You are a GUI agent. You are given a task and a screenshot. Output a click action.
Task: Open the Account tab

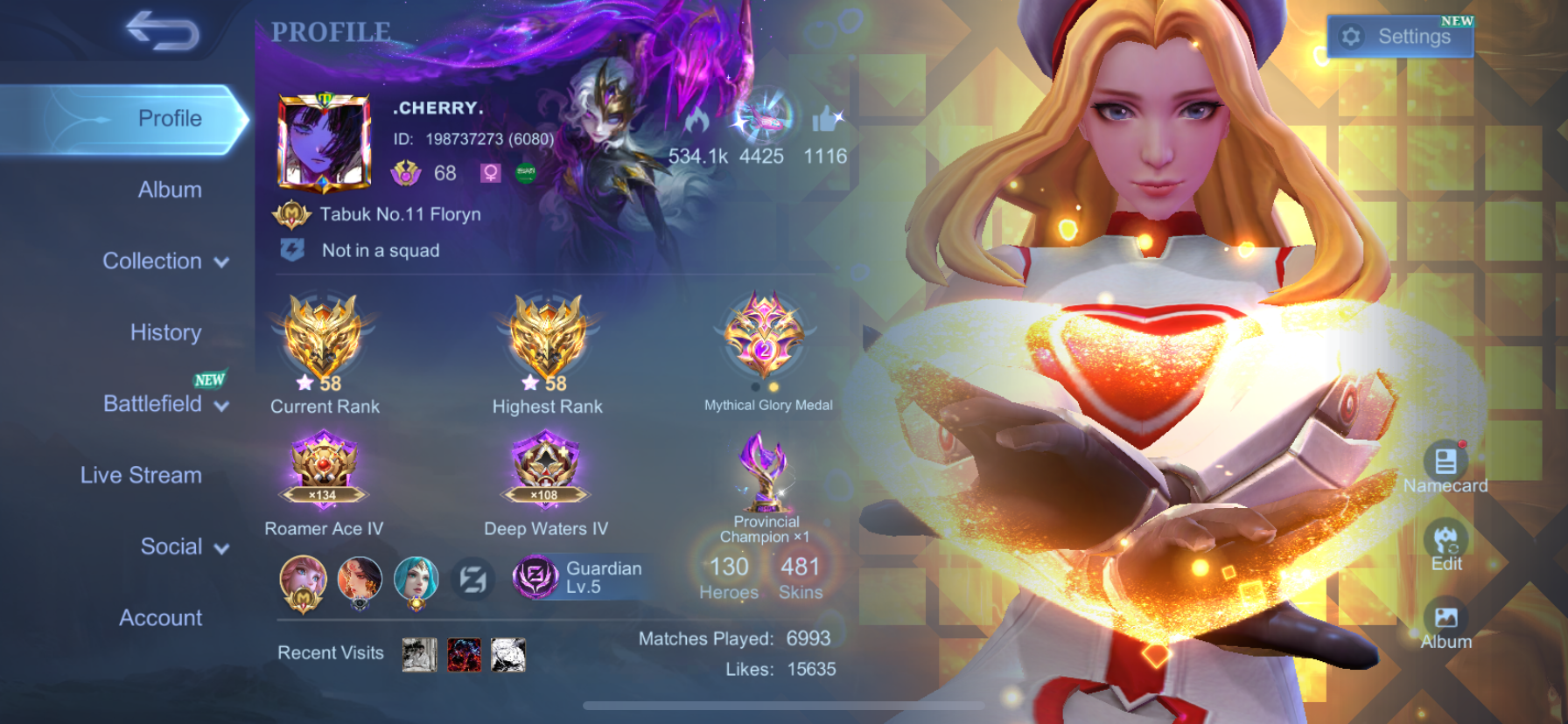(x=160, y=618)
